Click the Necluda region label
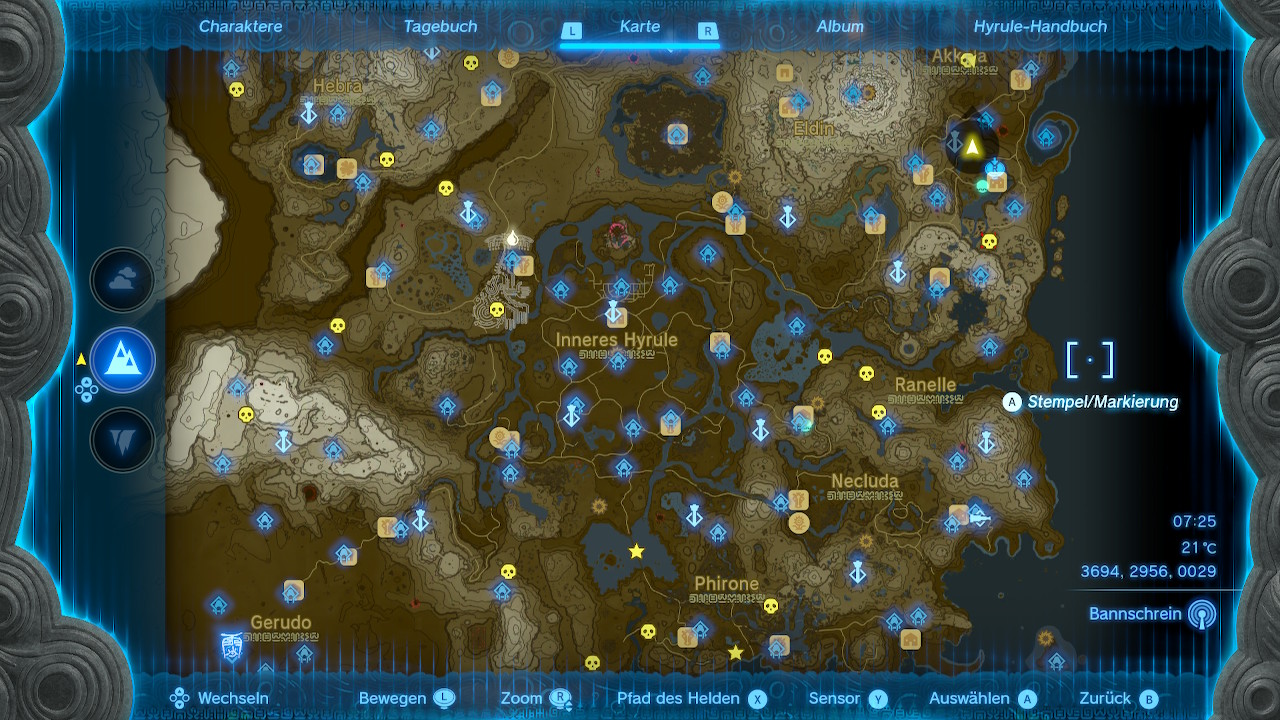Screen dimensions: 1280x720 click(x=865, y=481)
